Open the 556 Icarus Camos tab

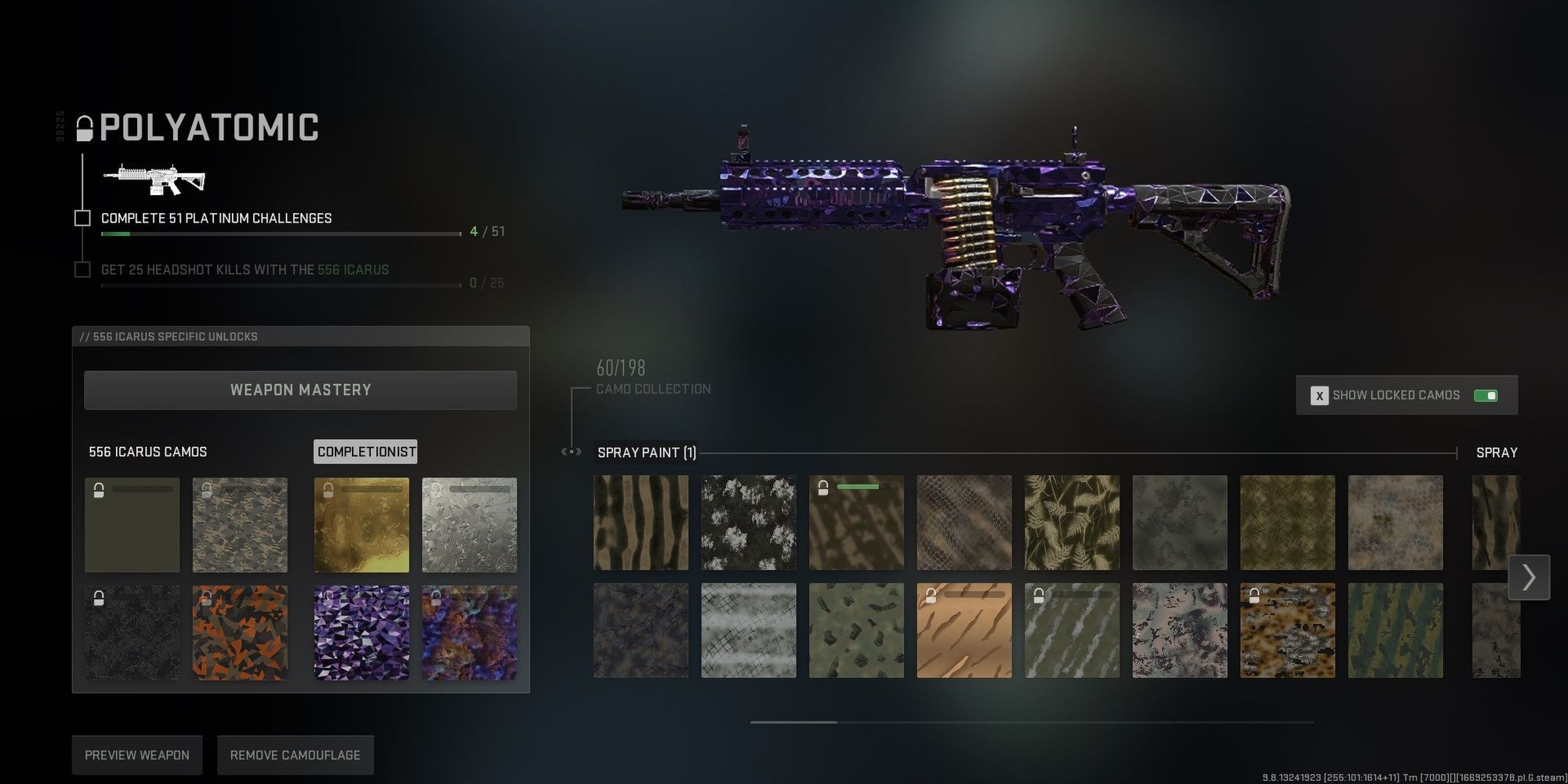pyautogui.click(x=149, y=452)
